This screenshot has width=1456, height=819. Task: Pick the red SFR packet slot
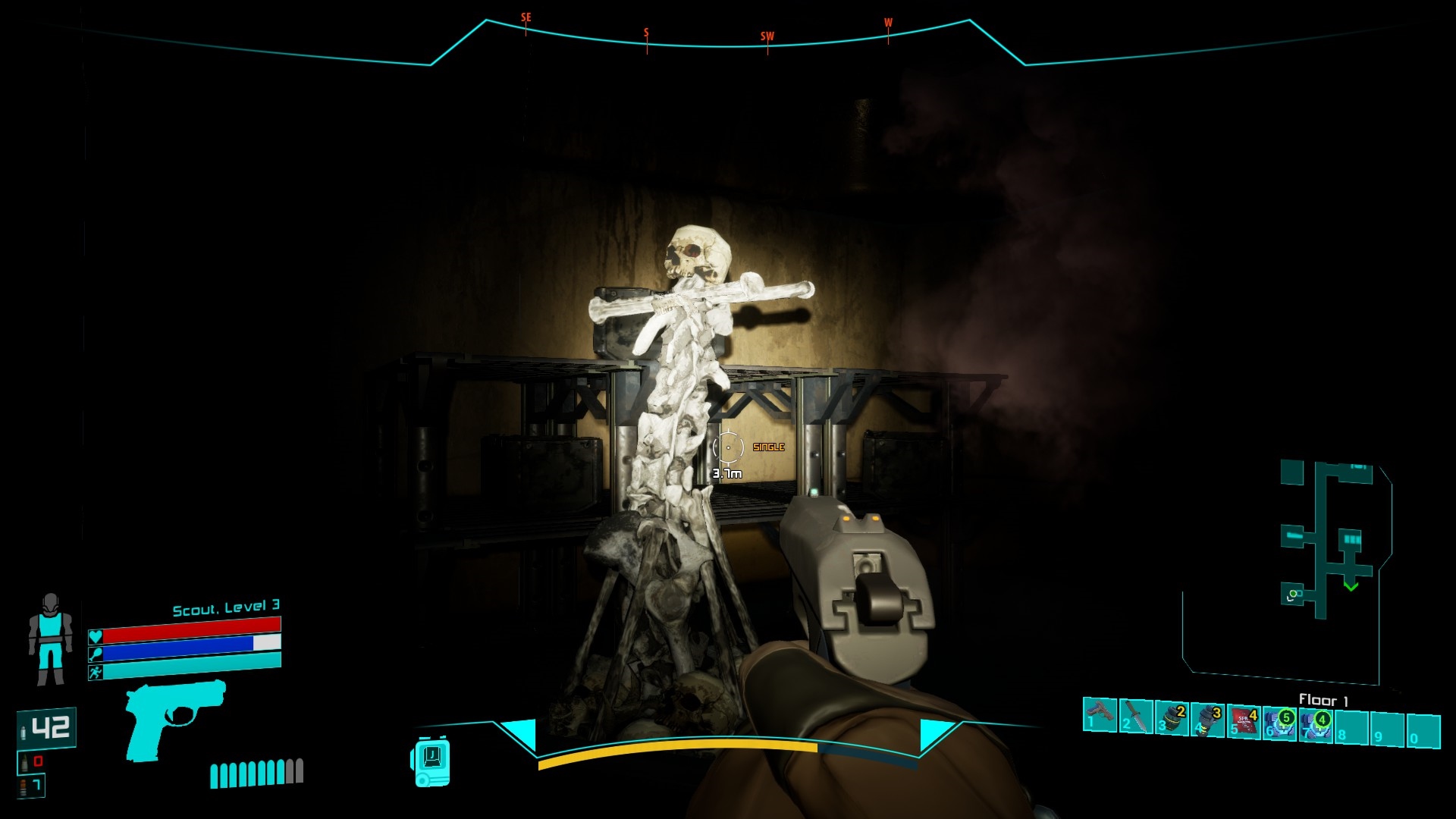click(x=1244, y=721)
